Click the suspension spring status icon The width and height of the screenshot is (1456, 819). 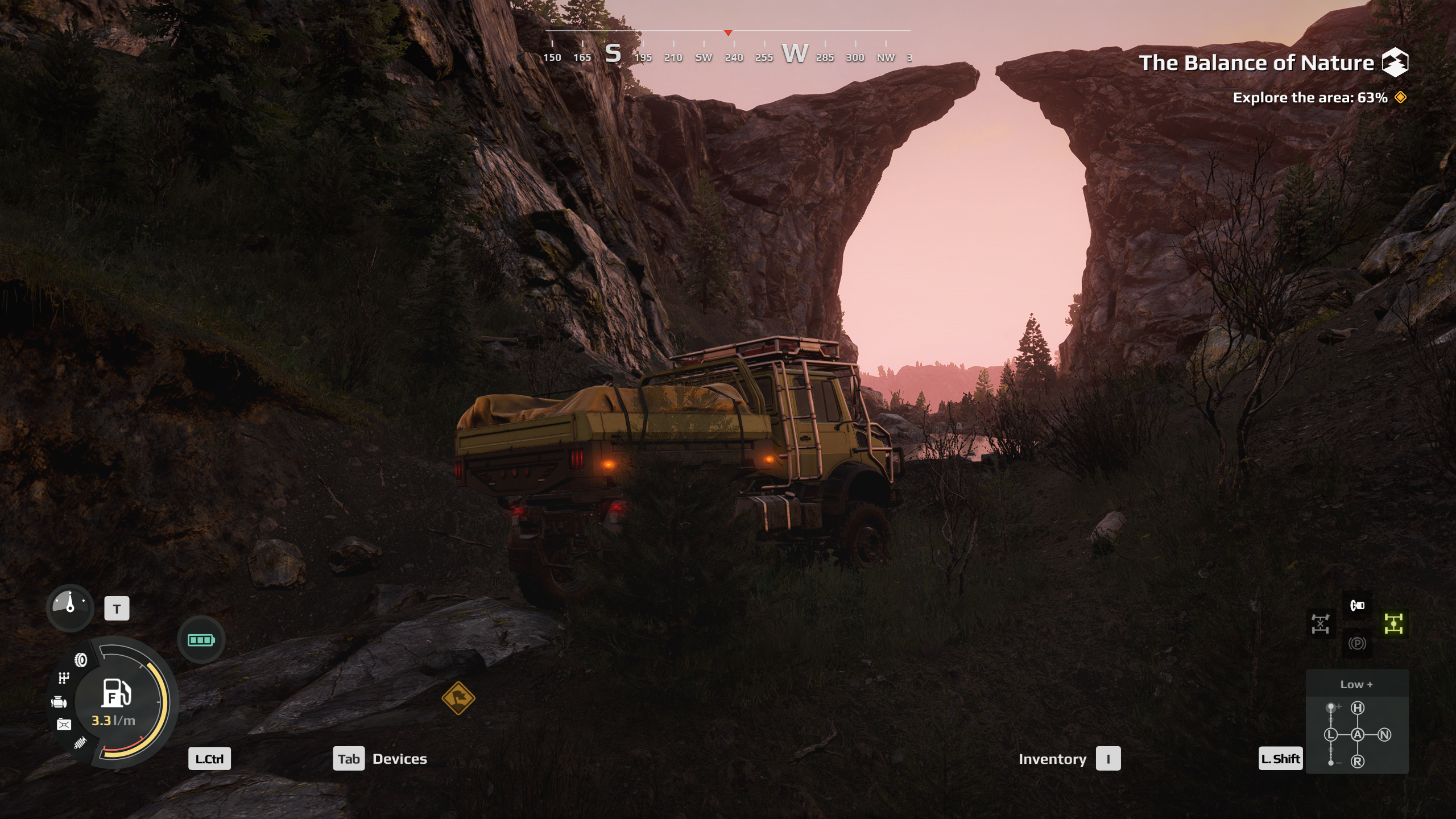click(x=80, y=743)
